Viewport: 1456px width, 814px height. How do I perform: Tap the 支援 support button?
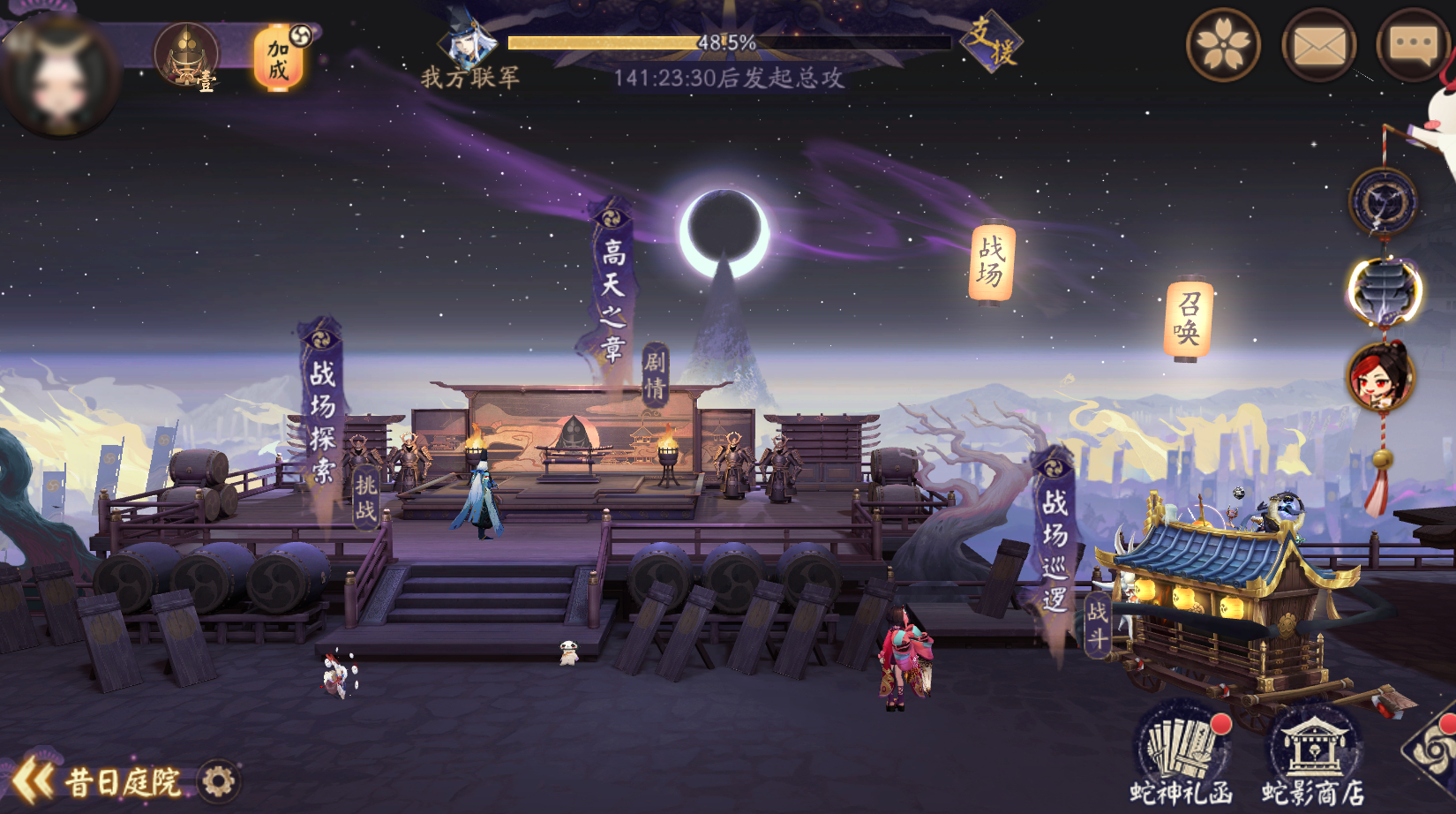[990, 41]
